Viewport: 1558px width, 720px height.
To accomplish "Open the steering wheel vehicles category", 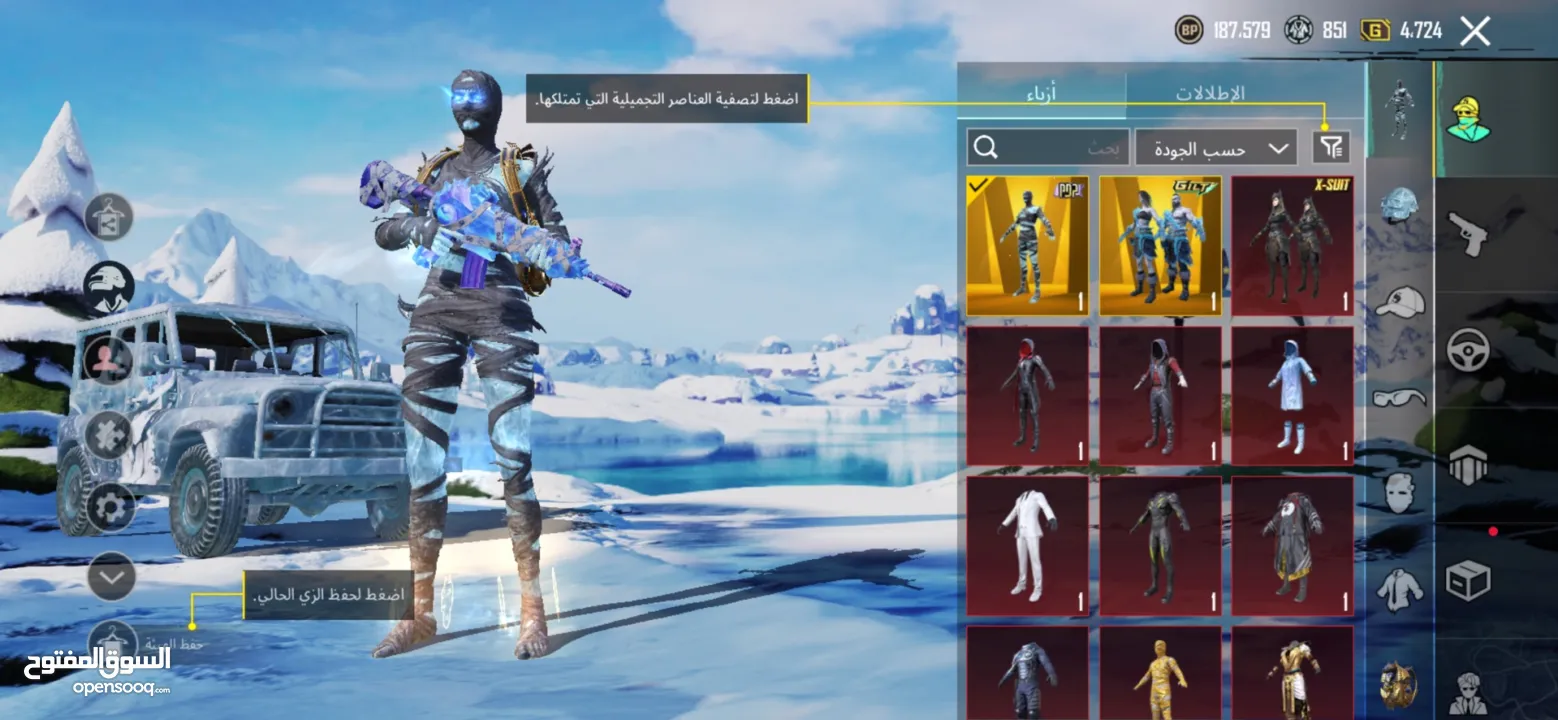I will coord(1467,349).
